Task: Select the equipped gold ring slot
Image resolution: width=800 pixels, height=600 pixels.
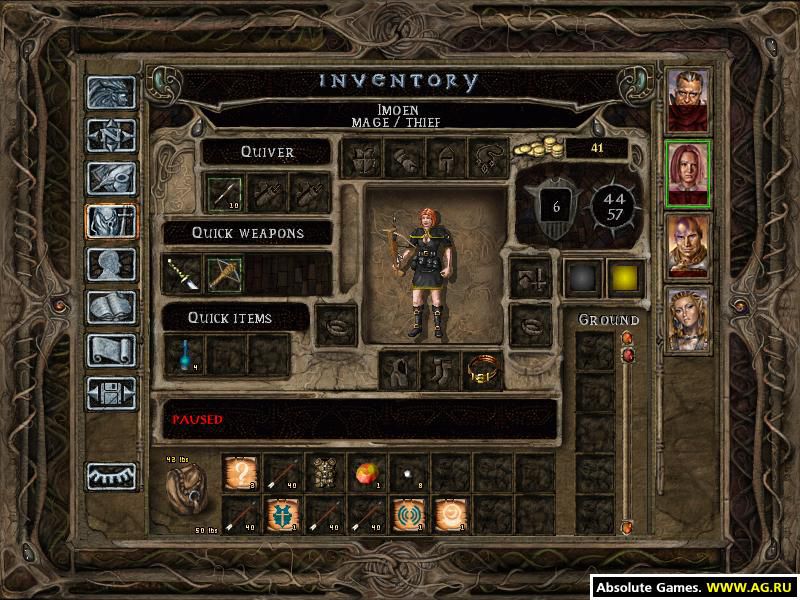Action: (x=482, y=371)
